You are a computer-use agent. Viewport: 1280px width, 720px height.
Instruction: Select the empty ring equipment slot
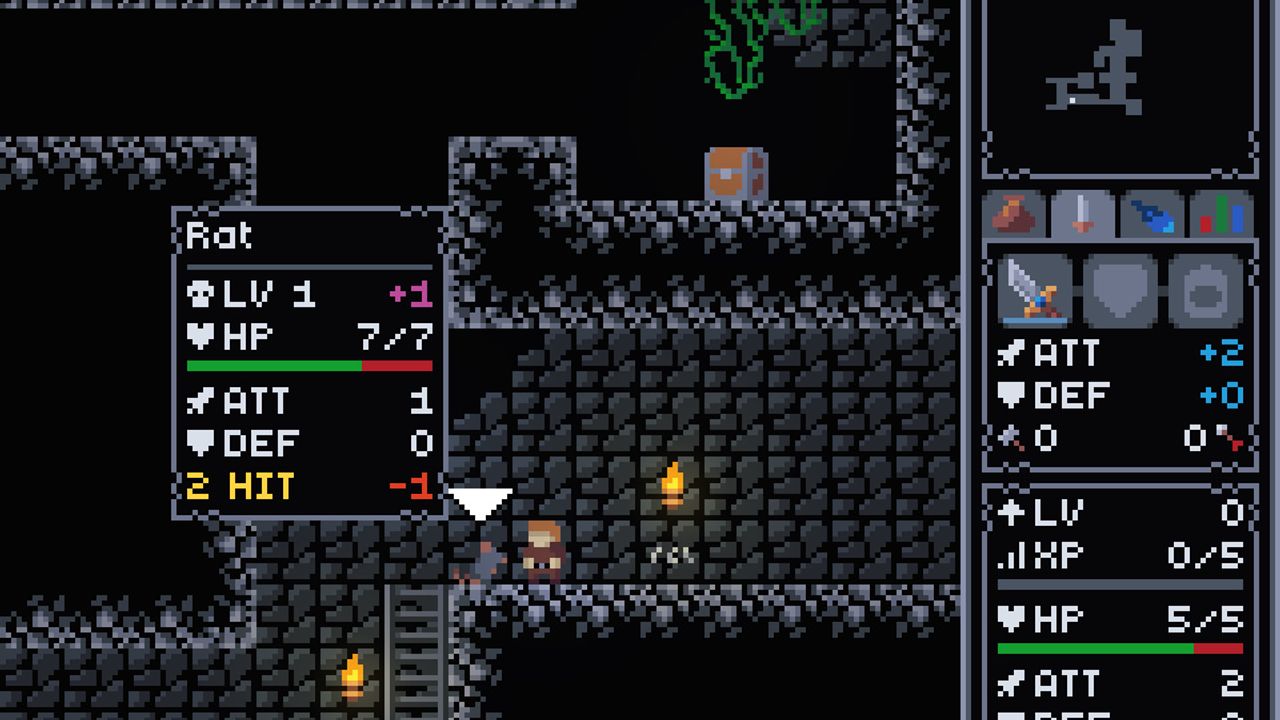[1206, 289]
